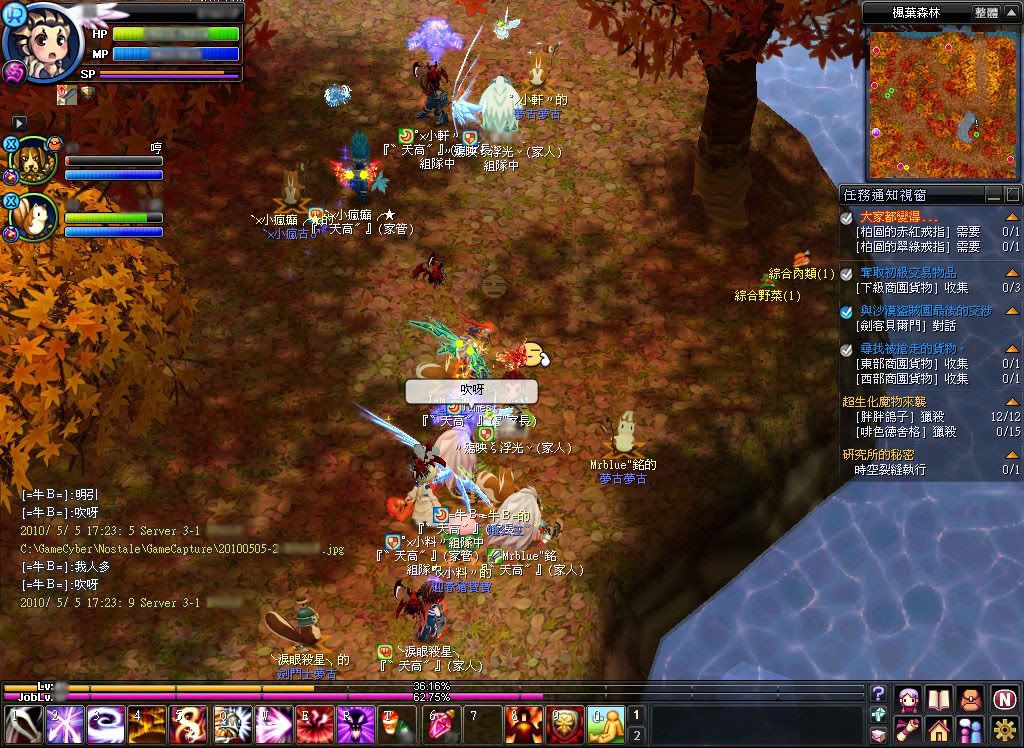Open the backpack inventory
The image size is (1024, 748).
pyautogui.click(x=971, y=699)
